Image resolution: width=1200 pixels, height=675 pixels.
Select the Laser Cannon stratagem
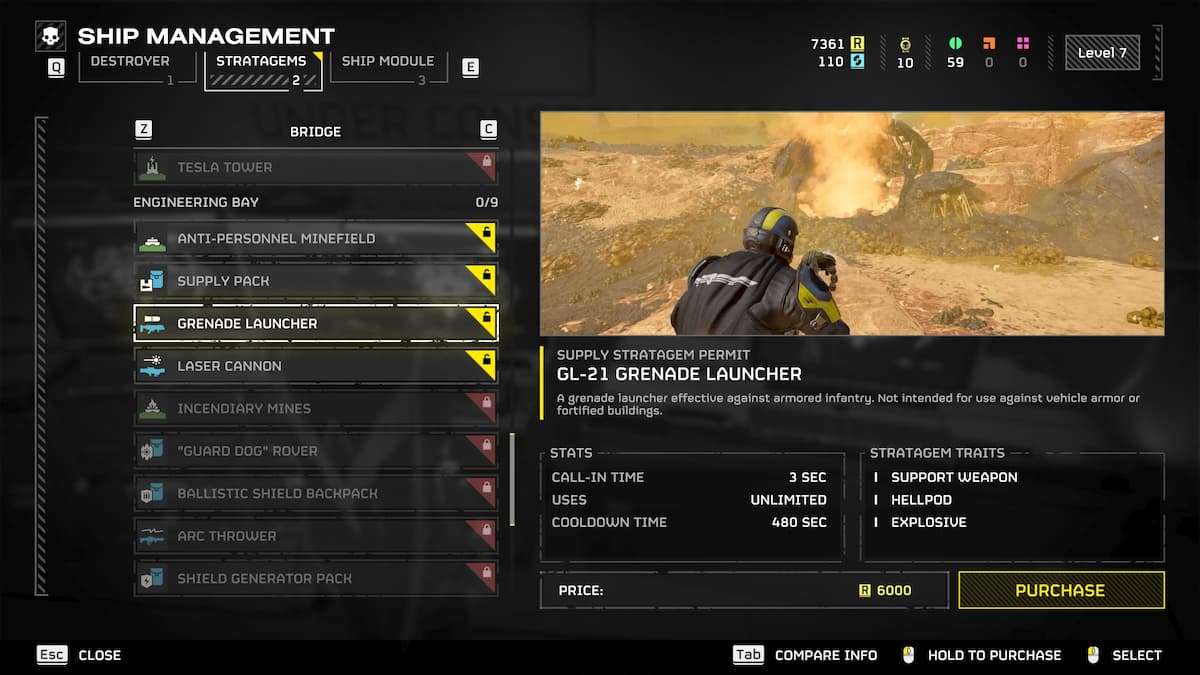[315, 366]
